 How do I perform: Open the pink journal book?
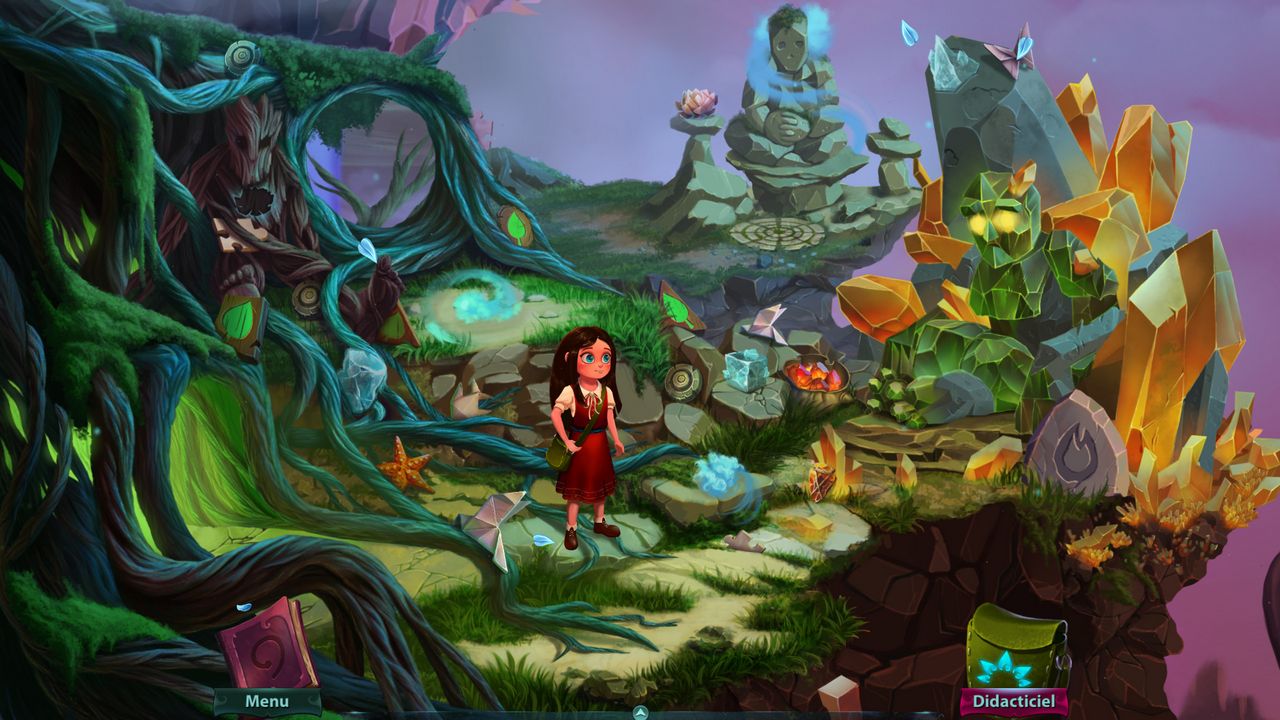tap(268, 644)
